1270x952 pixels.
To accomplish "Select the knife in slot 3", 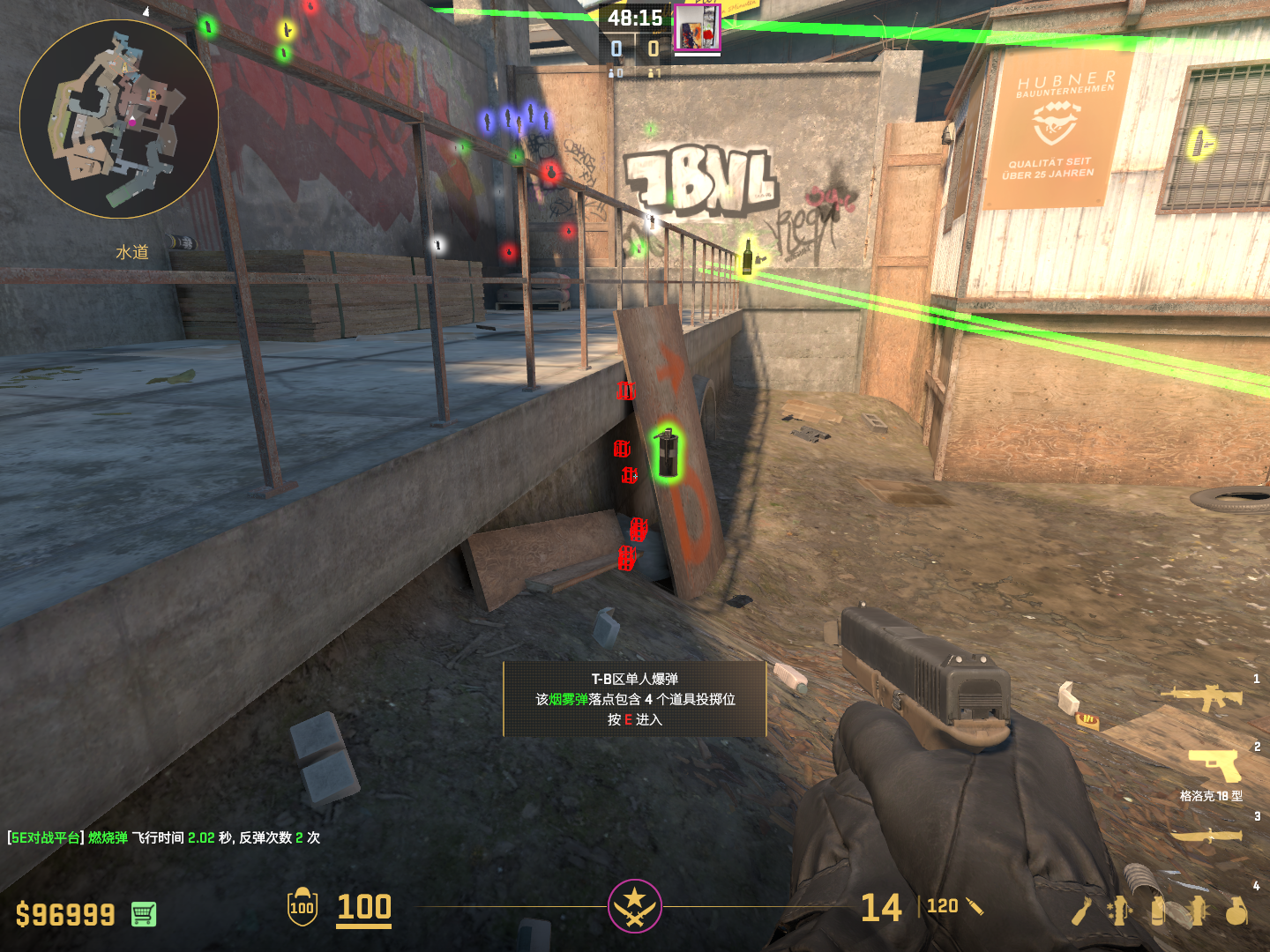I will click(1206, 834).
